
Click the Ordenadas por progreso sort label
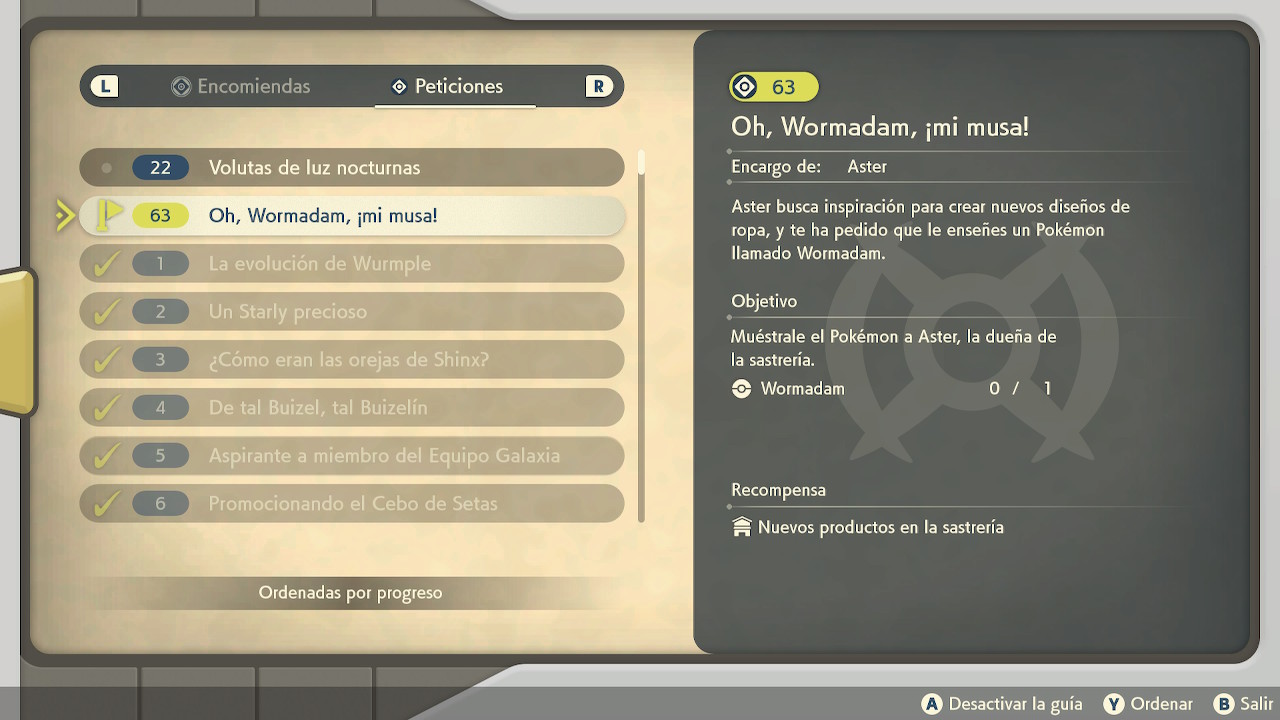350,593
